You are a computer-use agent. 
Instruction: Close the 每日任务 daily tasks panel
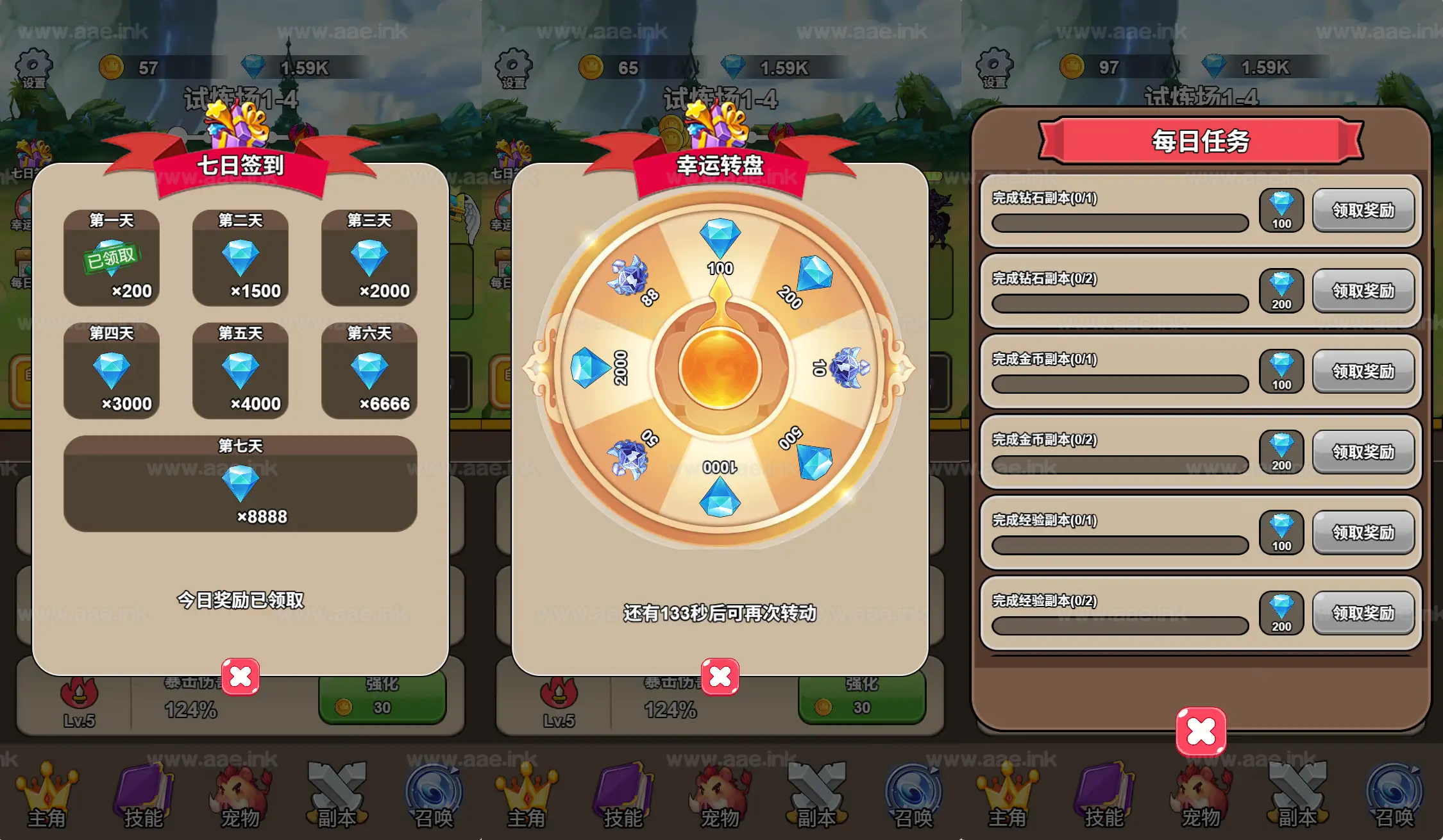pyautogui.click(x=1201, y=732)
